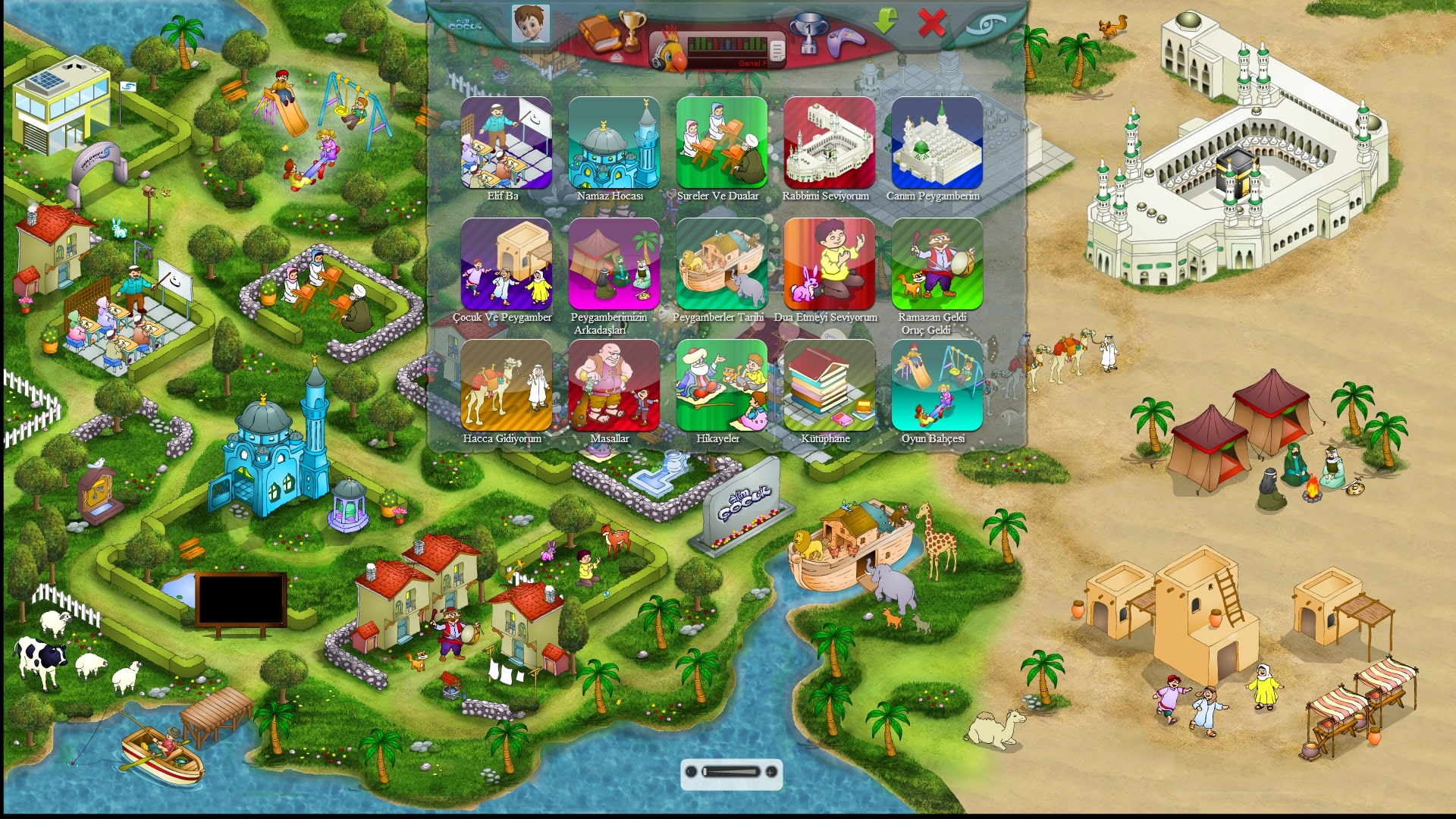
Task: Select Çocuk Ve Peygamber tile
Action: click(x=506, y=264)
